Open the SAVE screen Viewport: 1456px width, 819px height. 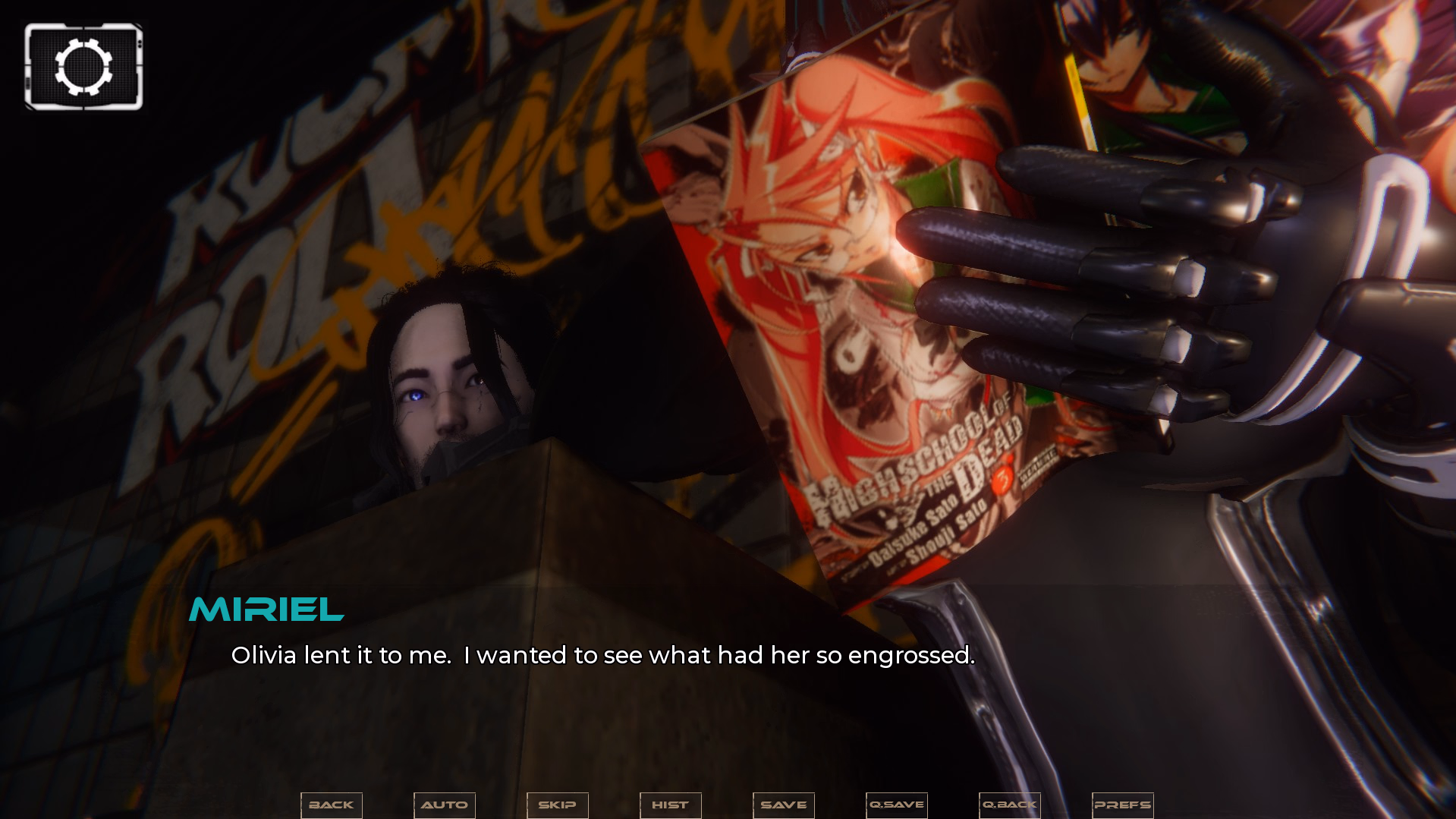(x=784, y=805)
